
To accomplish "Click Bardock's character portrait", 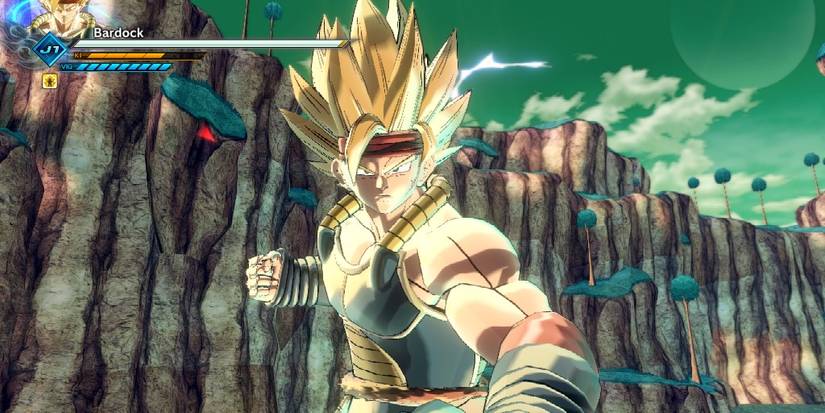I will click(64, 18).
